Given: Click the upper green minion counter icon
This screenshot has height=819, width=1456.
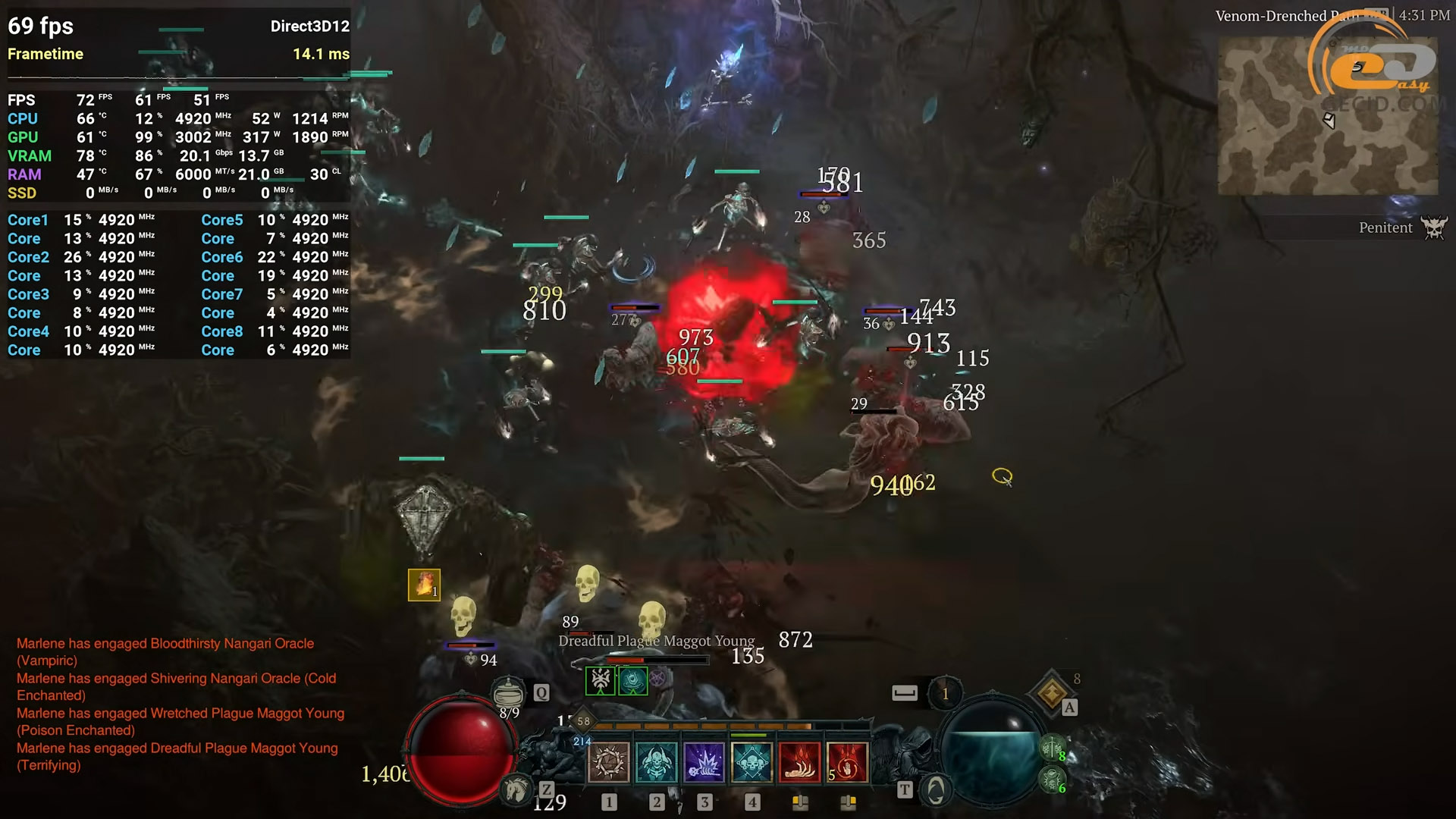Looking at the screenshot, I should [x=1051, y=749].
